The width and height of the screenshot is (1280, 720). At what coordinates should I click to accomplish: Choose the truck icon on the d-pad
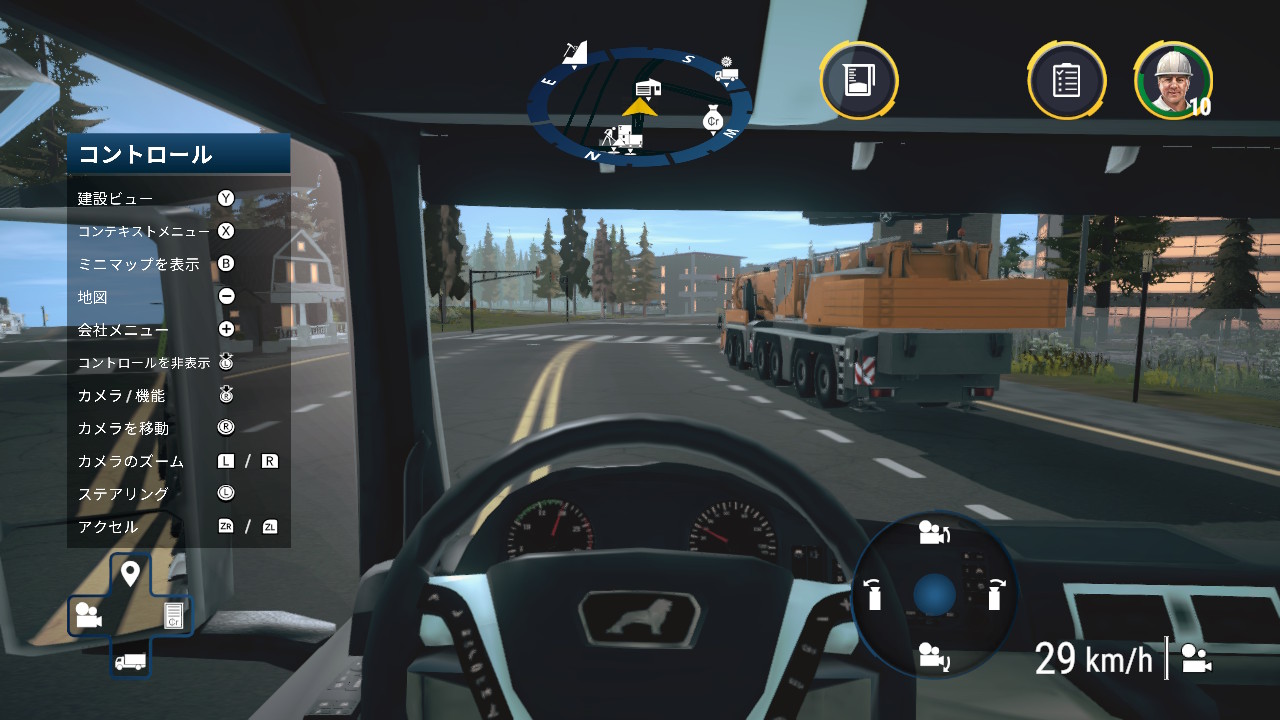coord(130,661)
